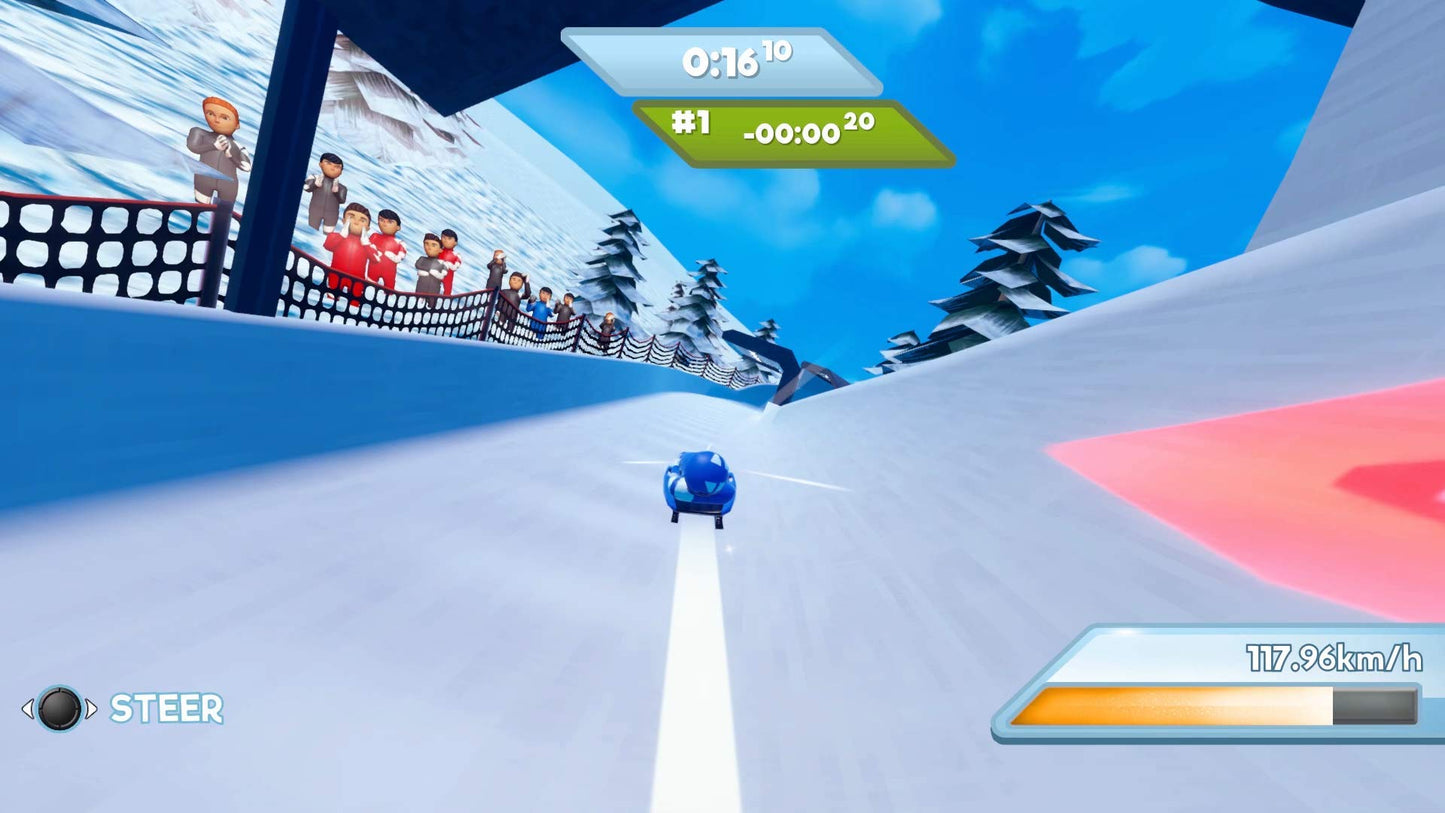Click the STEER control indicator

[120, 710]
